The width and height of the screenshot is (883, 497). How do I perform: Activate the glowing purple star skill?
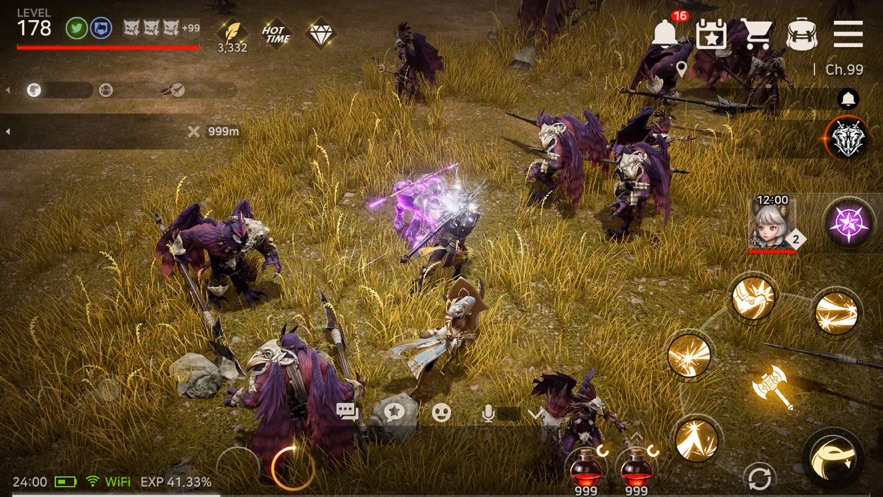[850, 221]
